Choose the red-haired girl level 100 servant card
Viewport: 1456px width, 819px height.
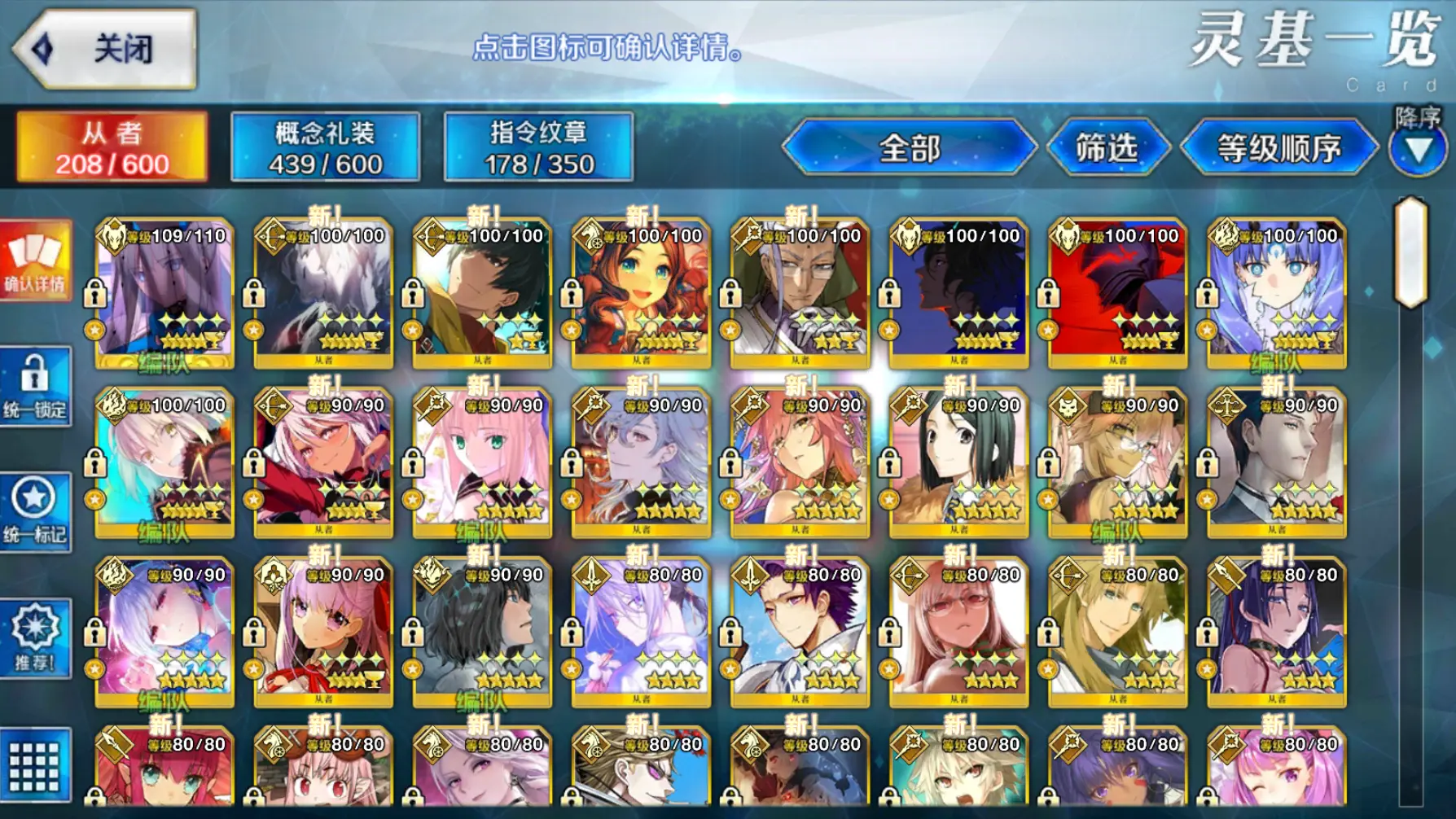tap(641, 293)
